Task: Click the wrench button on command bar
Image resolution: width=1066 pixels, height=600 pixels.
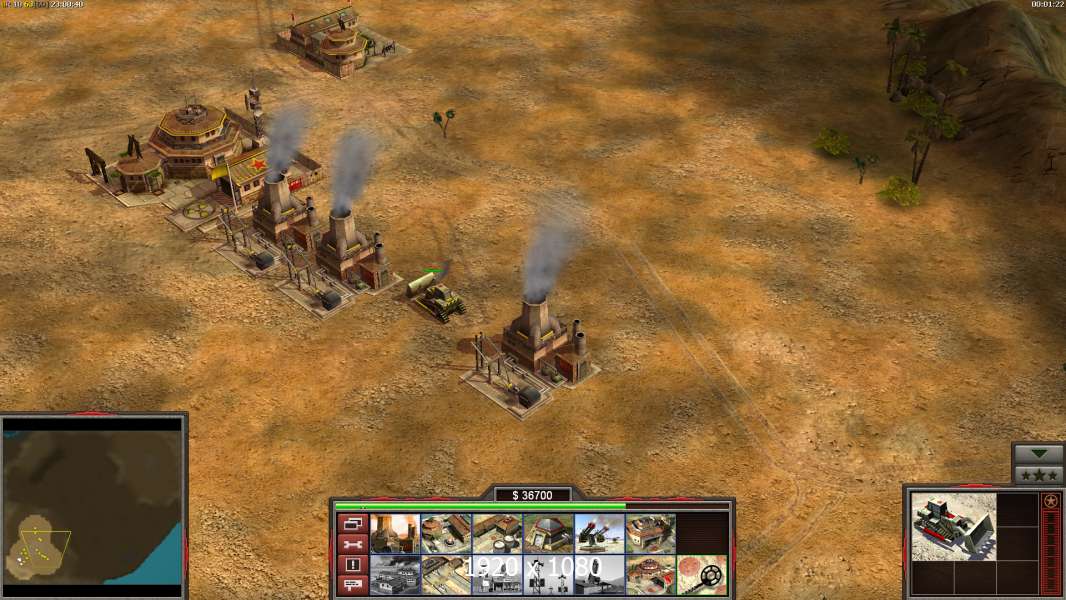Action: [351, 544]
